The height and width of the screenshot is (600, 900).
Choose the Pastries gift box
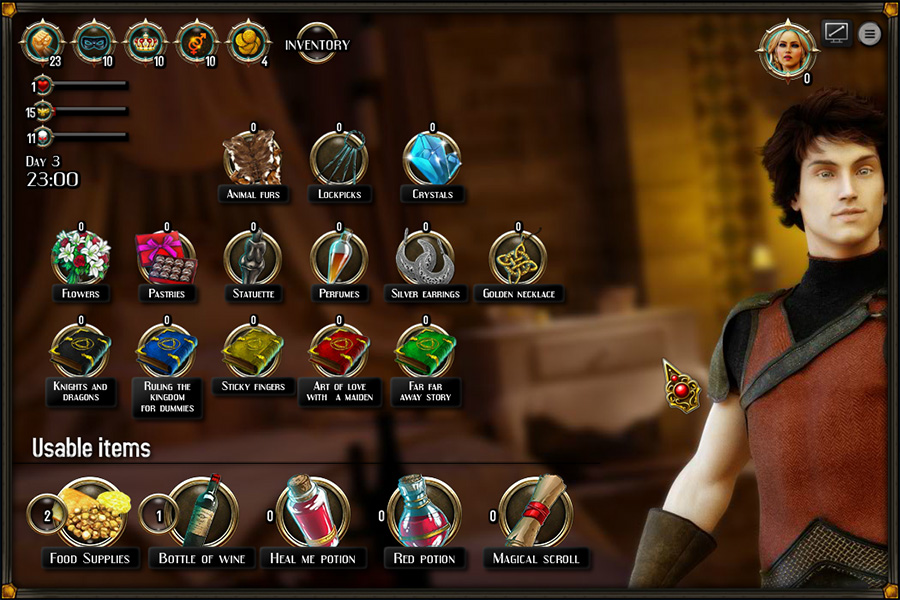coord(167,257)
